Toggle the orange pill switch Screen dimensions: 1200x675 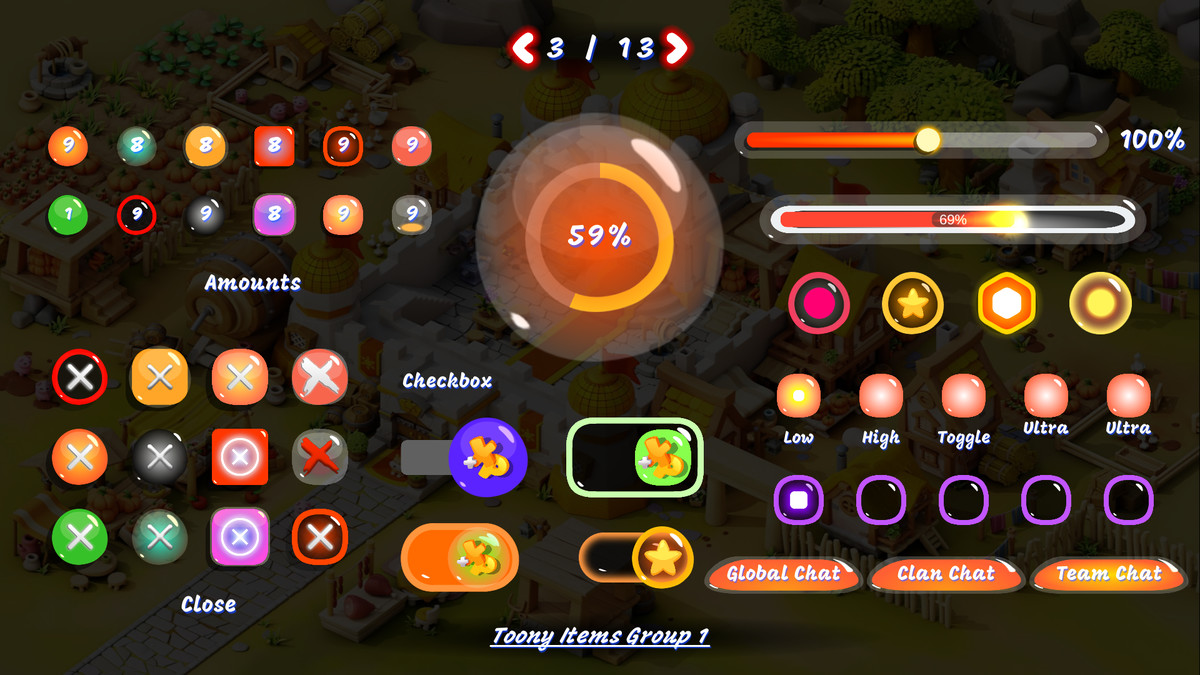point(460,558)
